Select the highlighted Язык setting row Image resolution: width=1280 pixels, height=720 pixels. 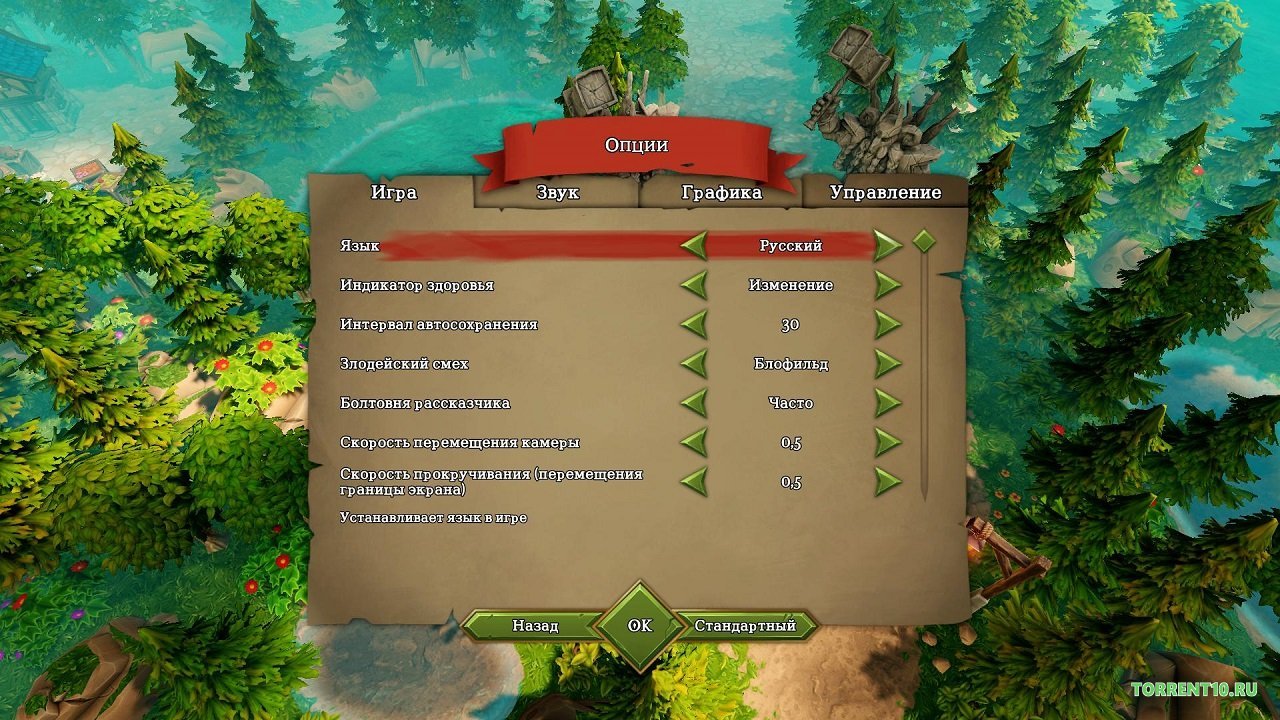tap(500, 243)
